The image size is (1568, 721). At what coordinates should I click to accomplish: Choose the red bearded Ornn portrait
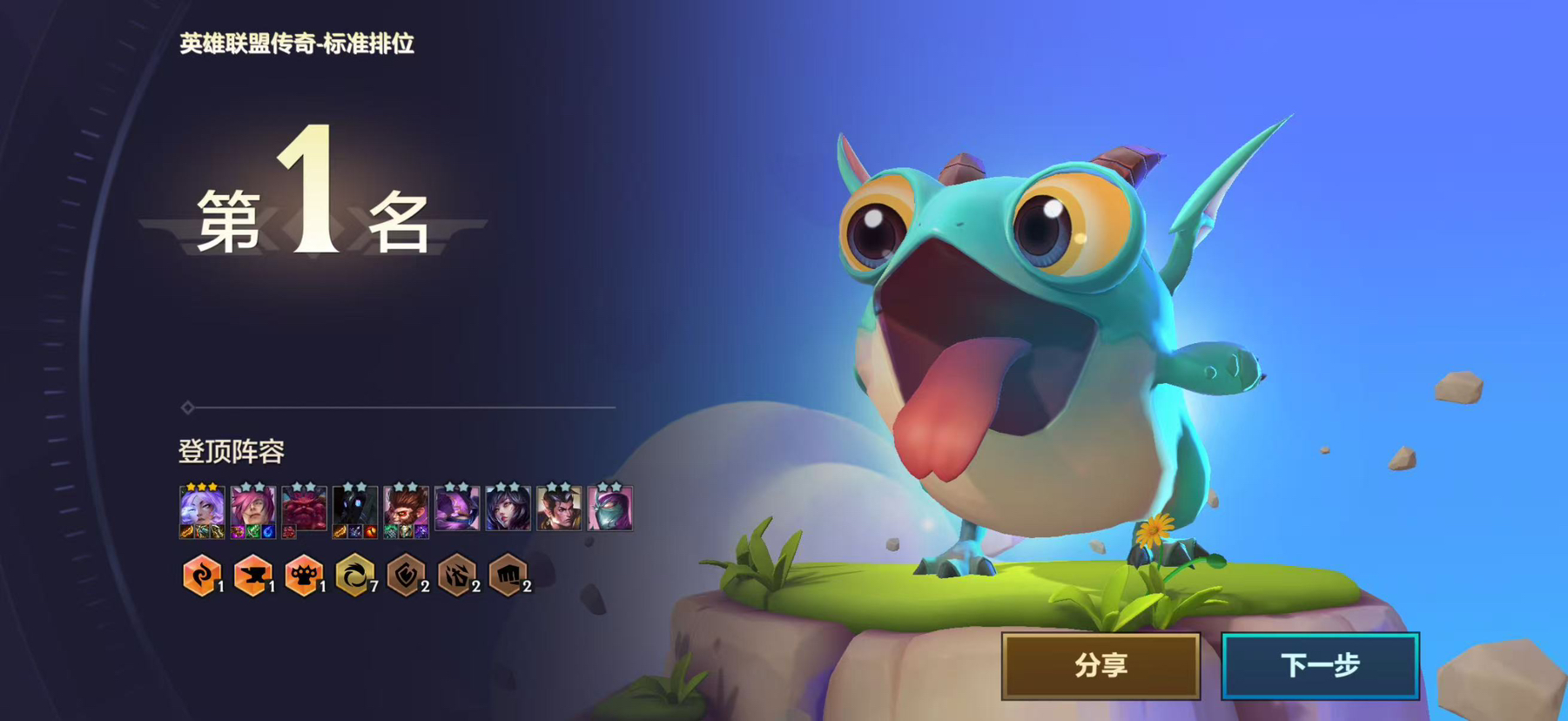pos(304,509)
